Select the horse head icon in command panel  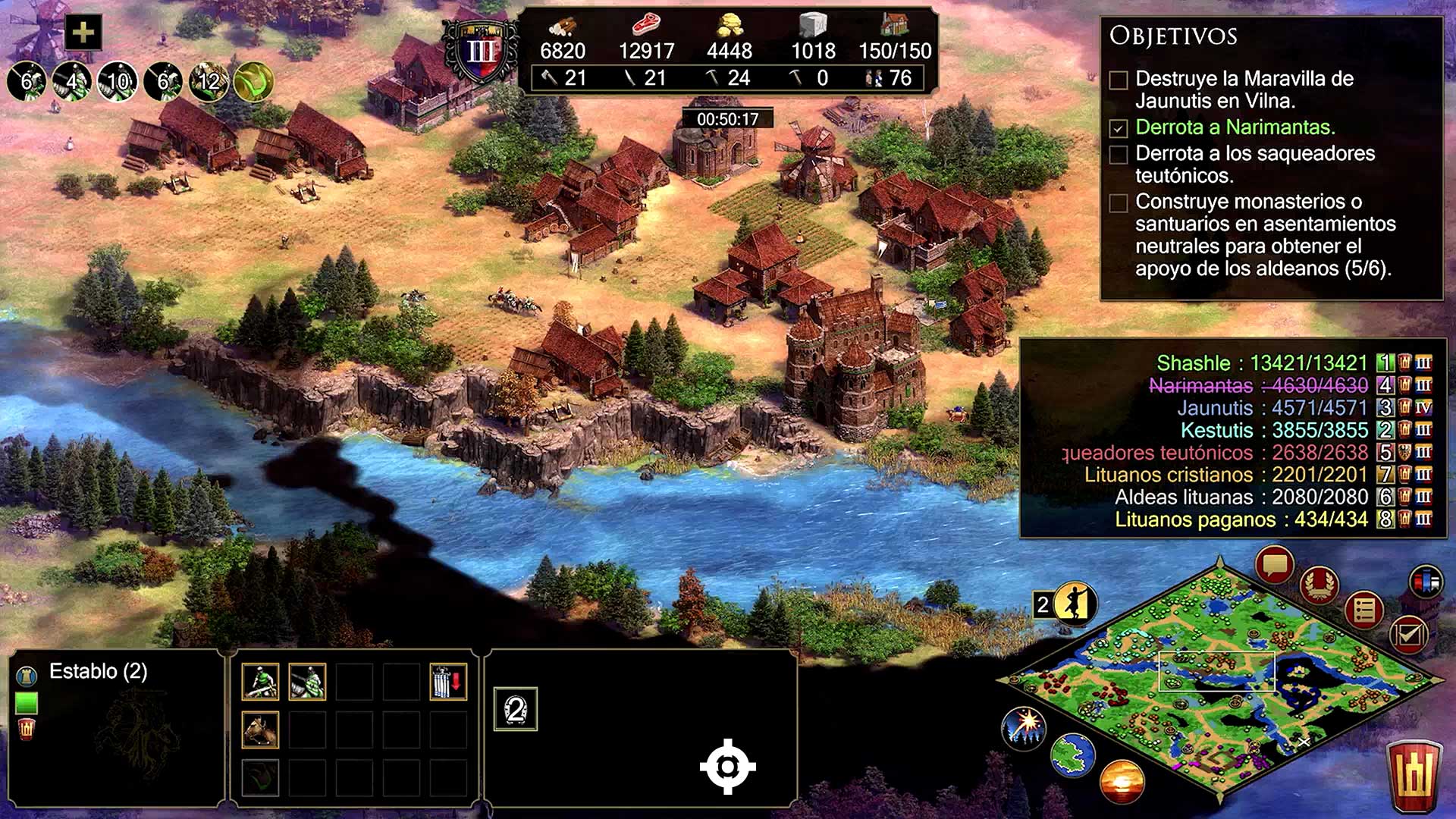pyautogui.click(x=260, y=730)
